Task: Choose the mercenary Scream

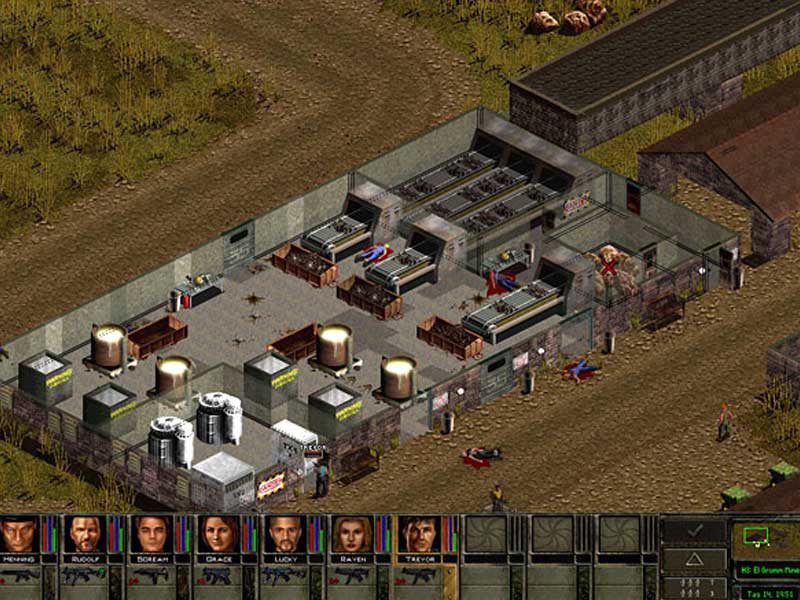Action: (x=152, y=535)
